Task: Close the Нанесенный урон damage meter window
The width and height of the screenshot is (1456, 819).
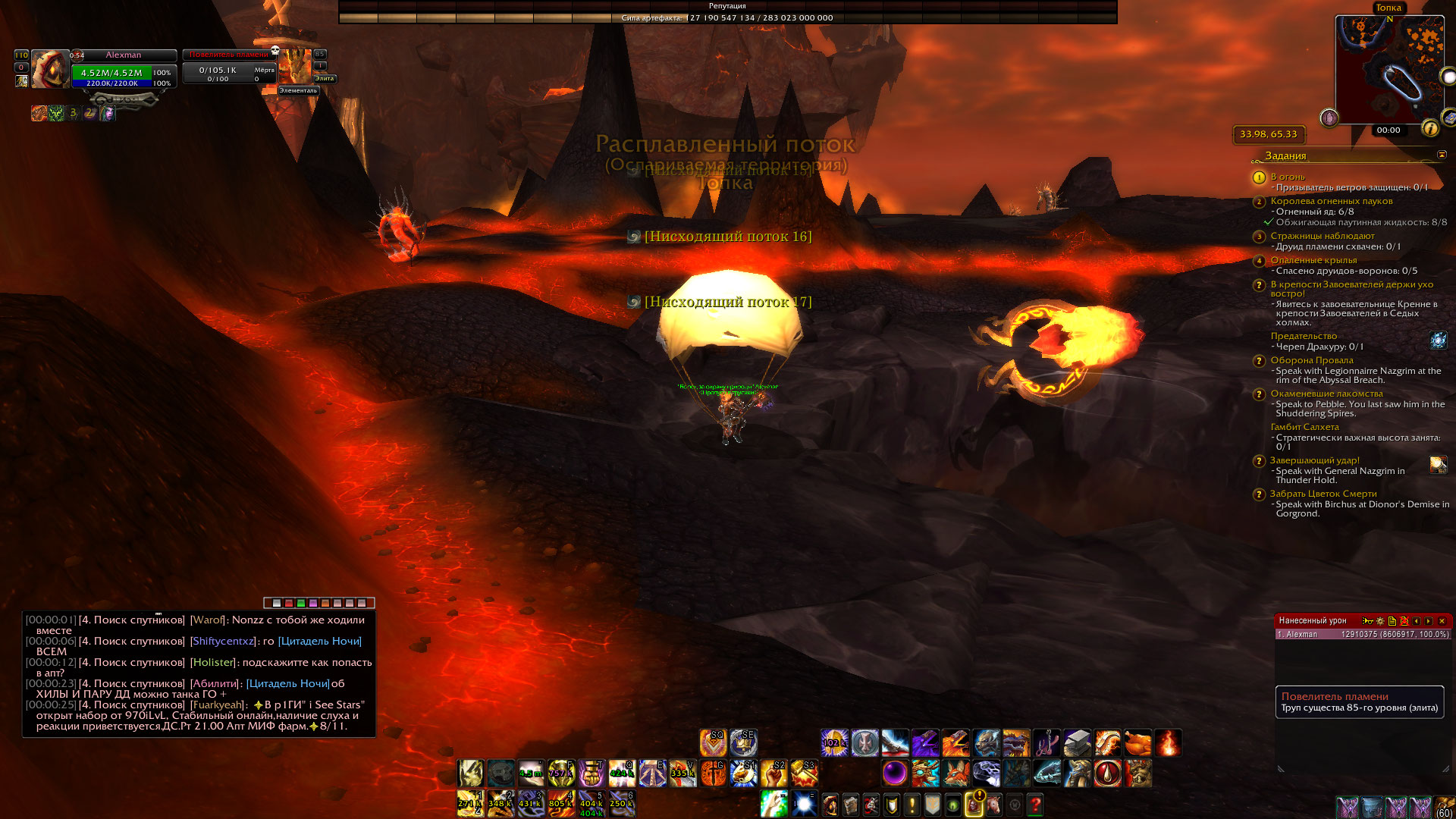Action: pos(1442,621)
